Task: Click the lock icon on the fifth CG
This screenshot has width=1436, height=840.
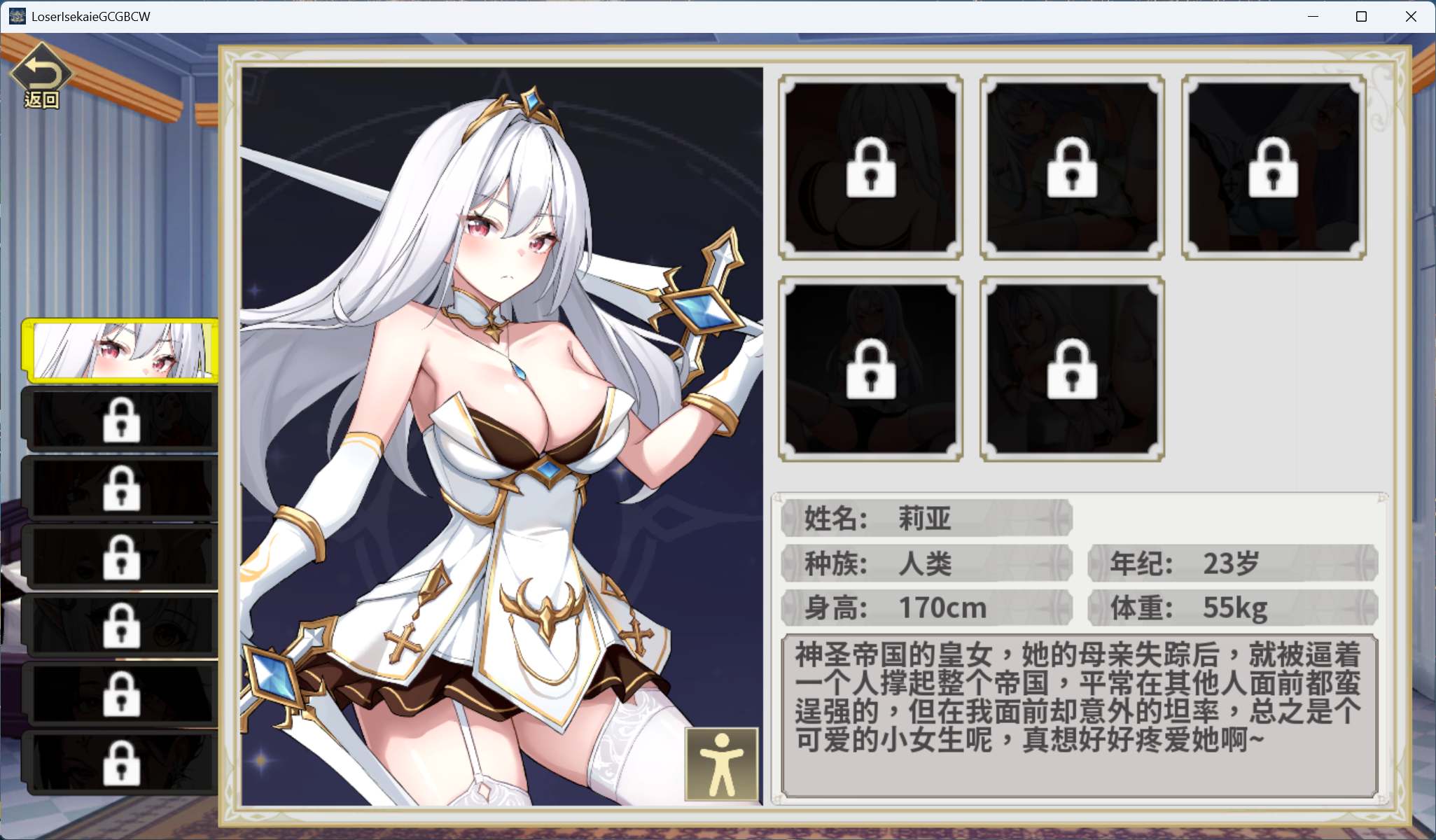Action: 1072,369
